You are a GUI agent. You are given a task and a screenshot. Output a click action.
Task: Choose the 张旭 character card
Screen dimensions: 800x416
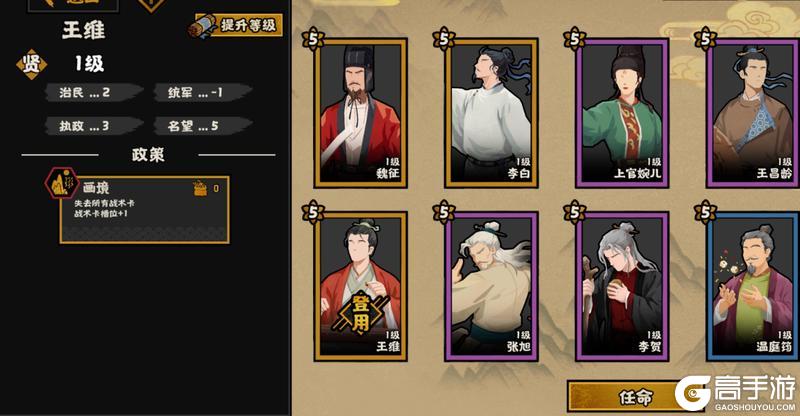point(492,285)
